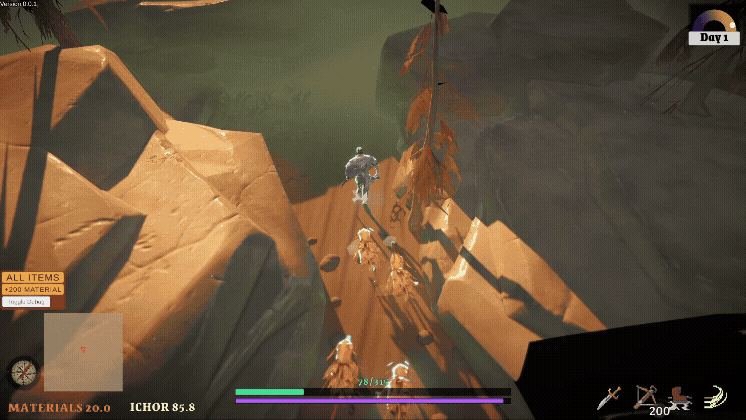Add materials with the +200 MATERIAL button
Viewport: 746px width, 420px height.
[32, 289]
